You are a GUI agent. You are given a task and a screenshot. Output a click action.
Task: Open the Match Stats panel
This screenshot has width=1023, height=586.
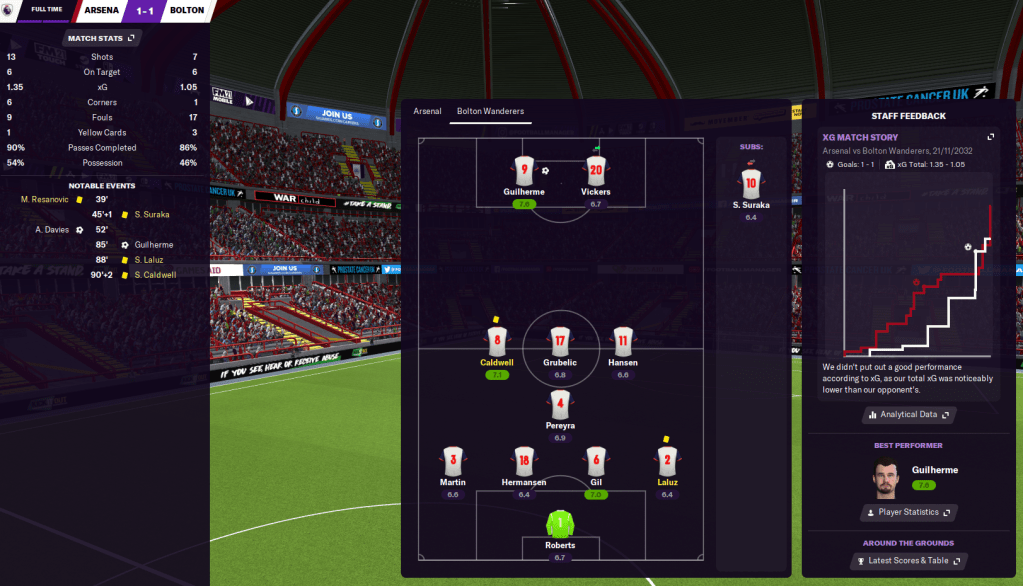pyautogui.click(x=103, y=38)
